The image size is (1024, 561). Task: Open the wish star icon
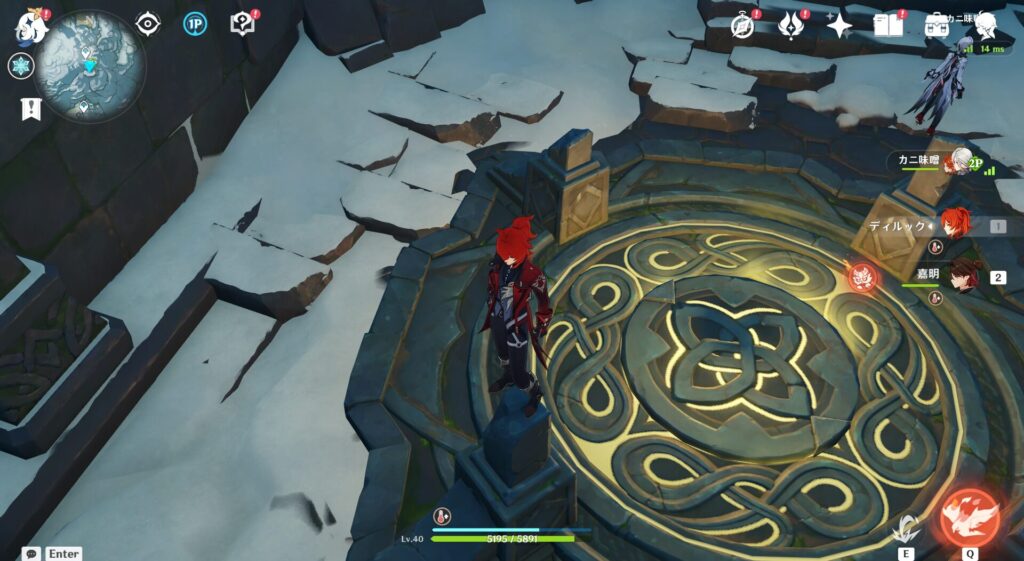point(839,26)
